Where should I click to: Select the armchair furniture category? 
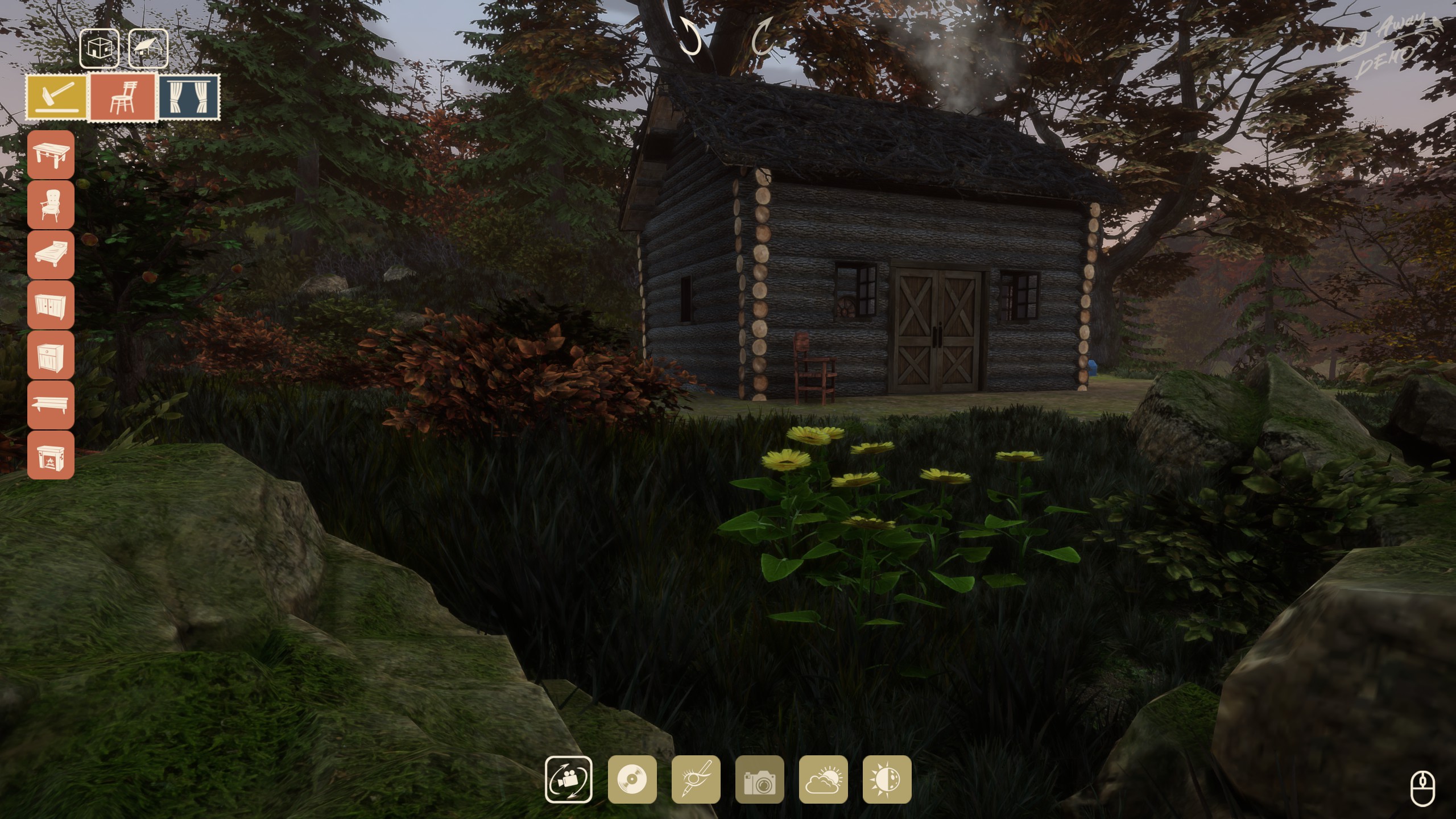coord(51,204)
